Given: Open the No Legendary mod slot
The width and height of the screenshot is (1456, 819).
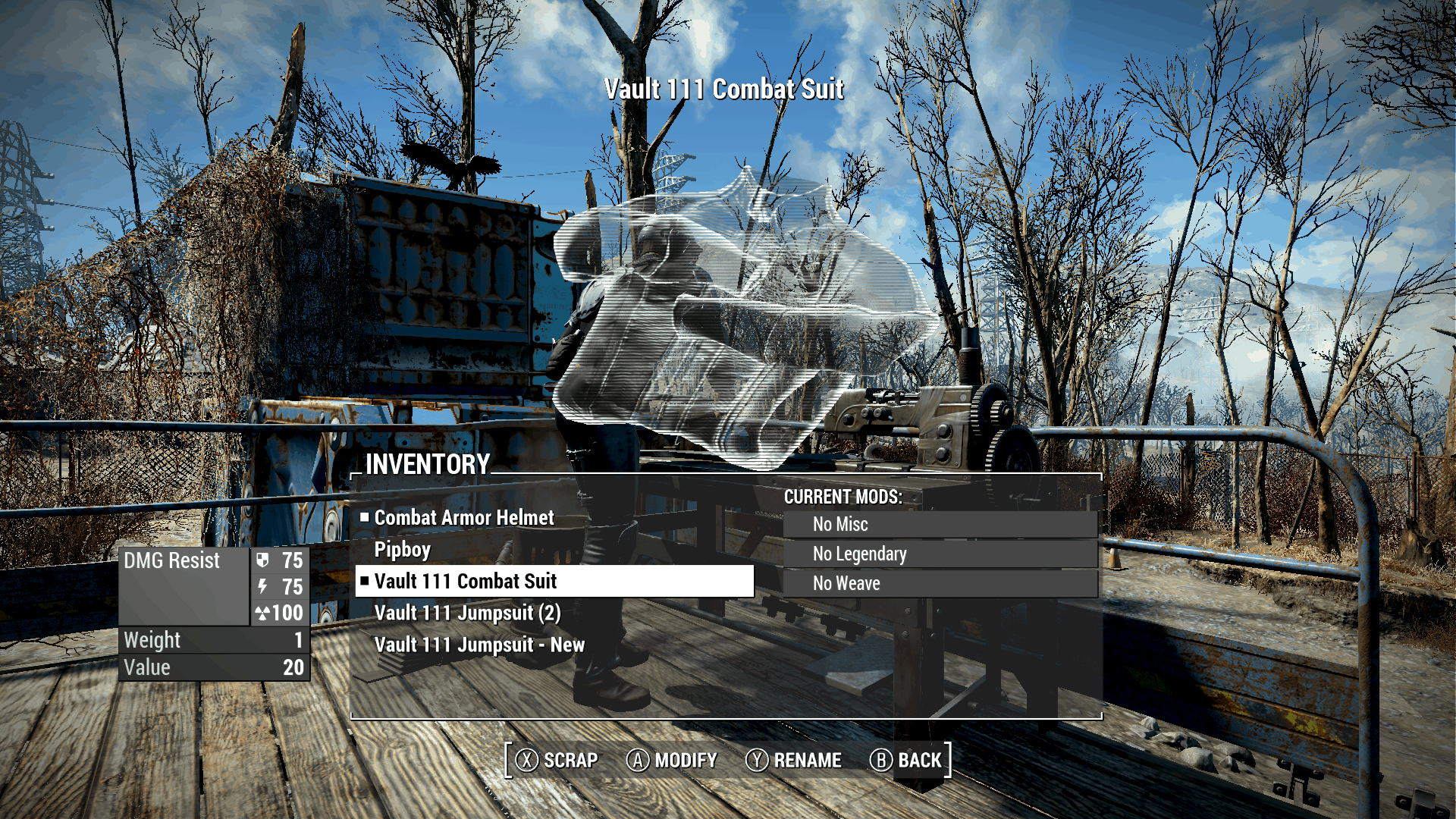Looking at the screenshot, I should coord(940,554).
